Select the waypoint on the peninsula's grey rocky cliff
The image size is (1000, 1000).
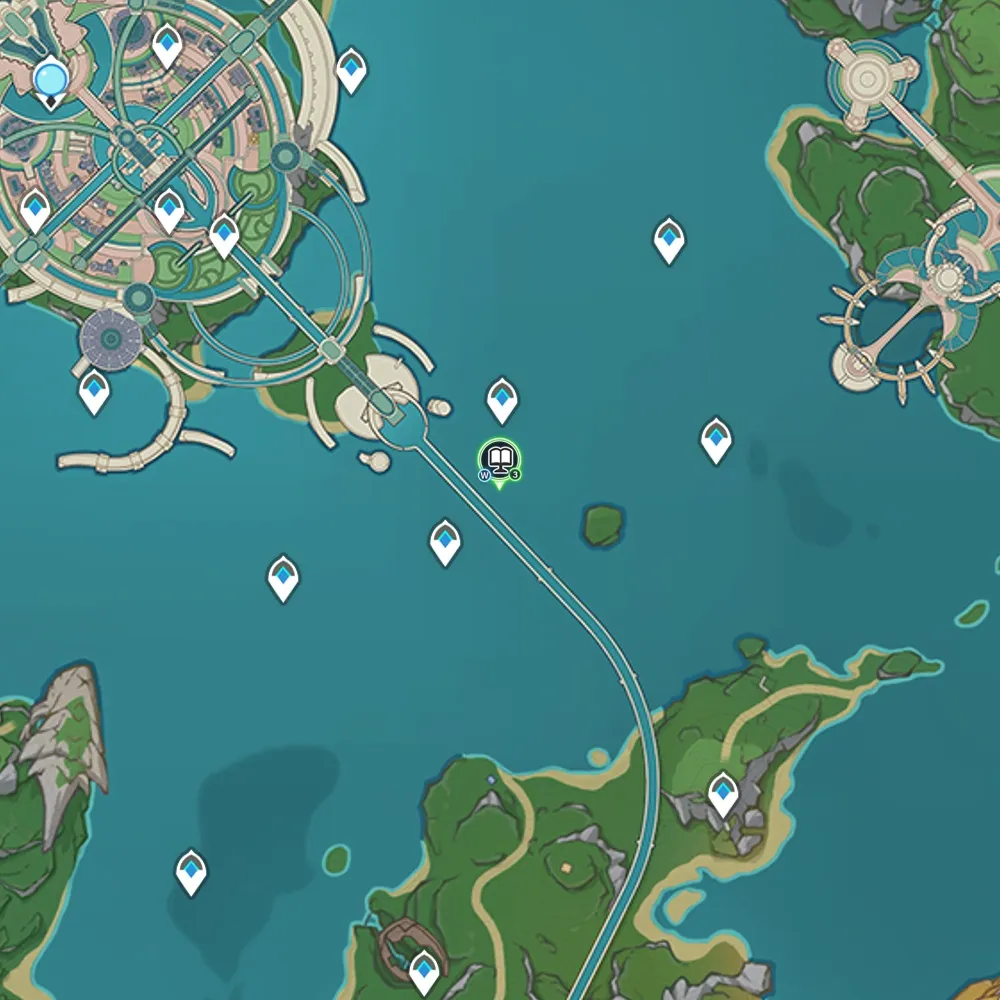pos(723,792)
